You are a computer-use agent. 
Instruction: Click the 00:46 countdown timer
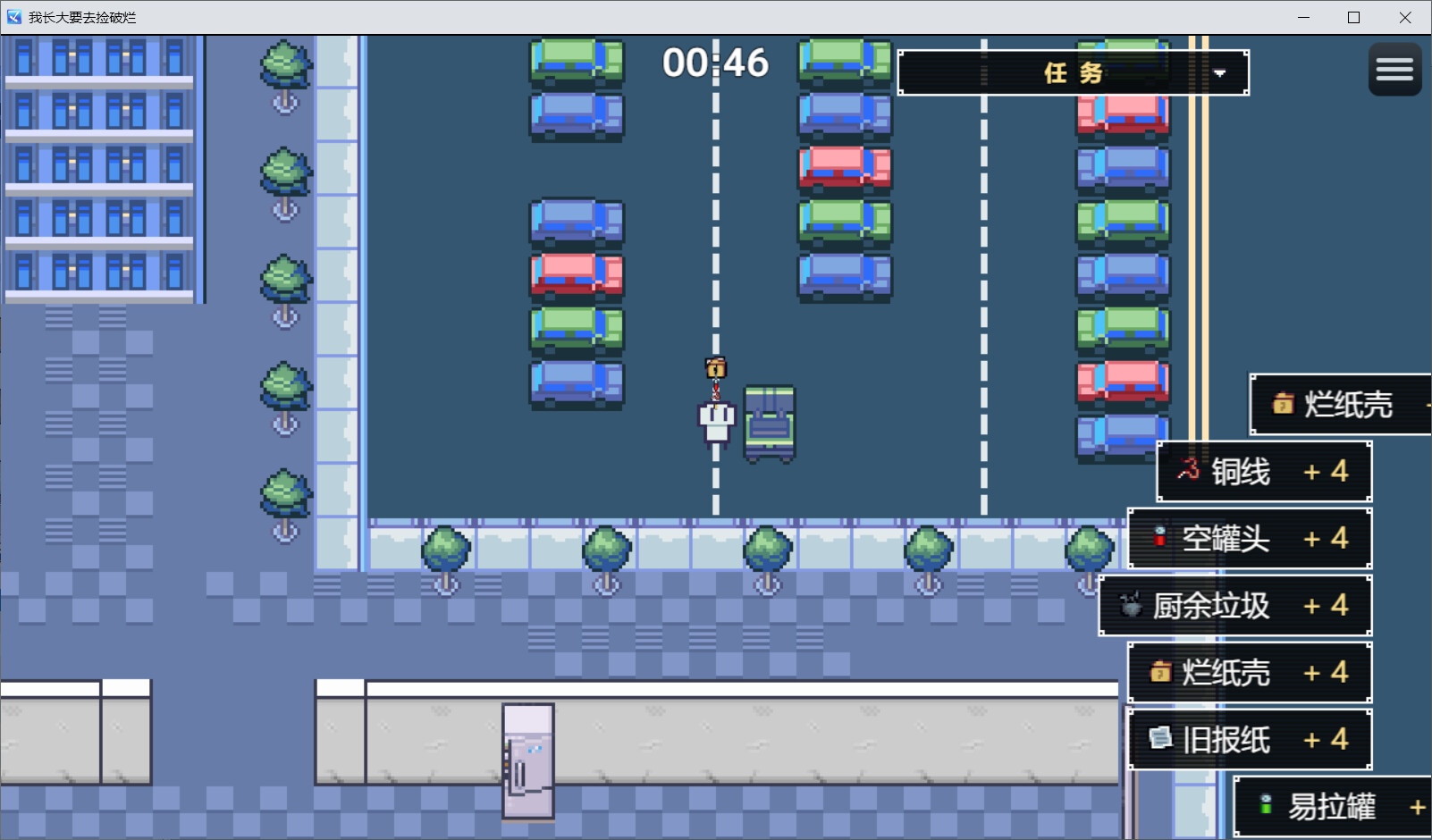pyautogui.click(x=715, y=63)
